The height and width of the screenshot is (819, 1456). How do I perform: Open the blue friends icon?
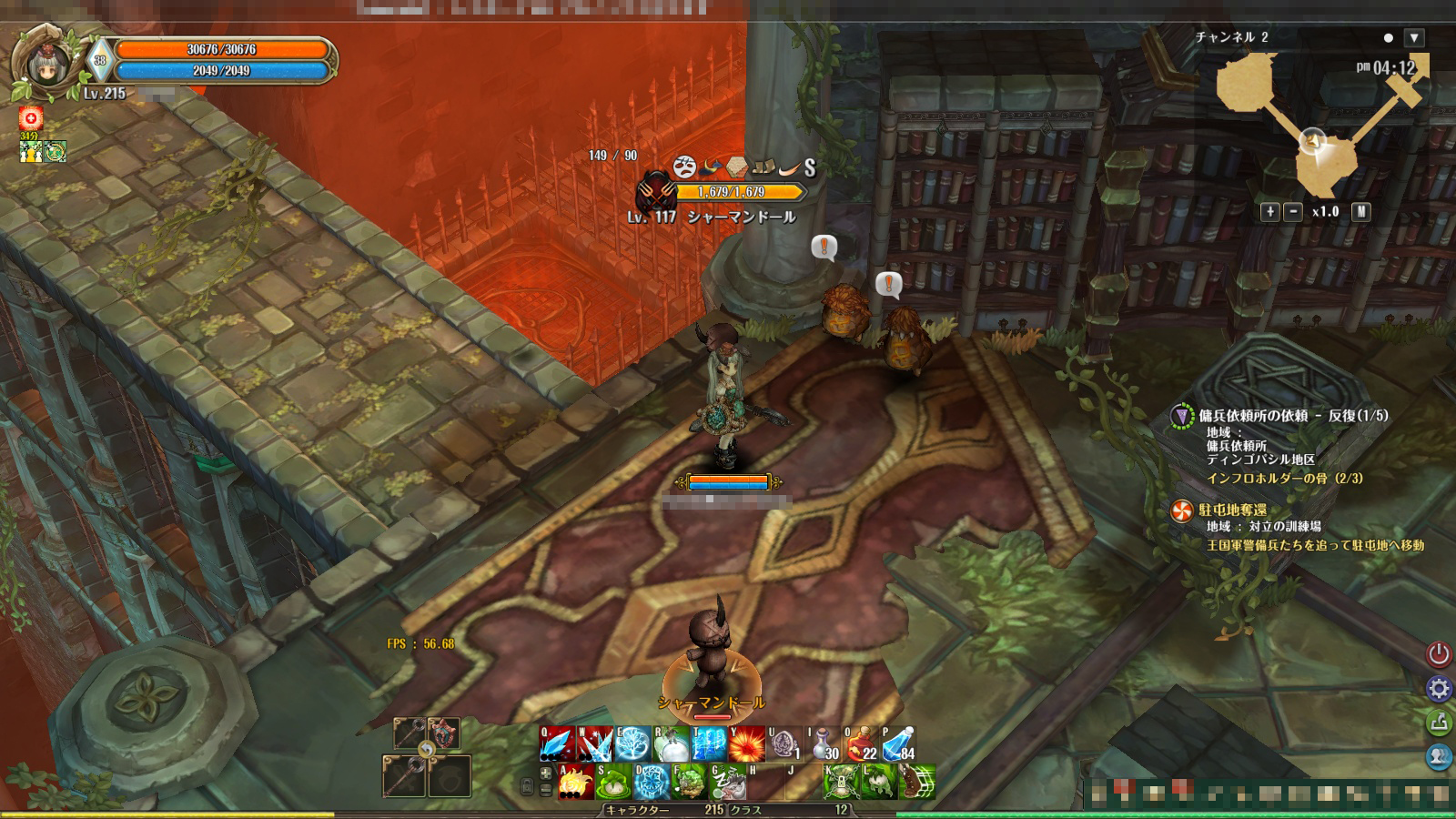tap(1439, 756)
